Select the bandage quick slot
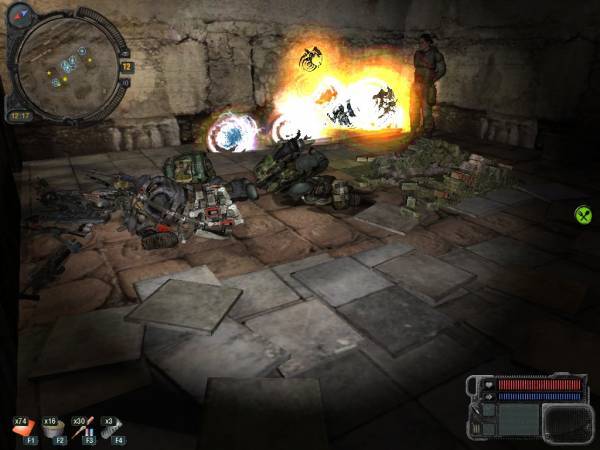 pos(50,427)
